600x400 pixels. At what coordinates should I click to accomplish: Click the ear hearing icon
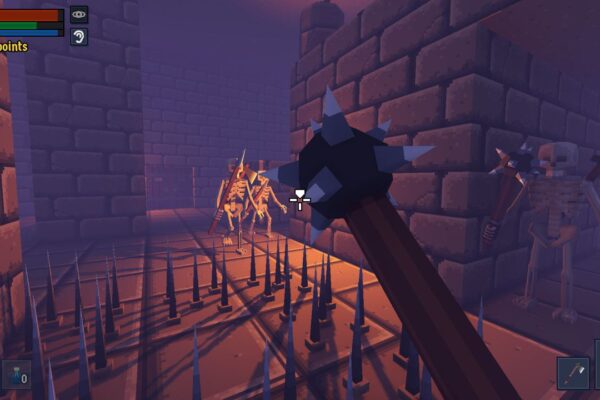point(79,37)
